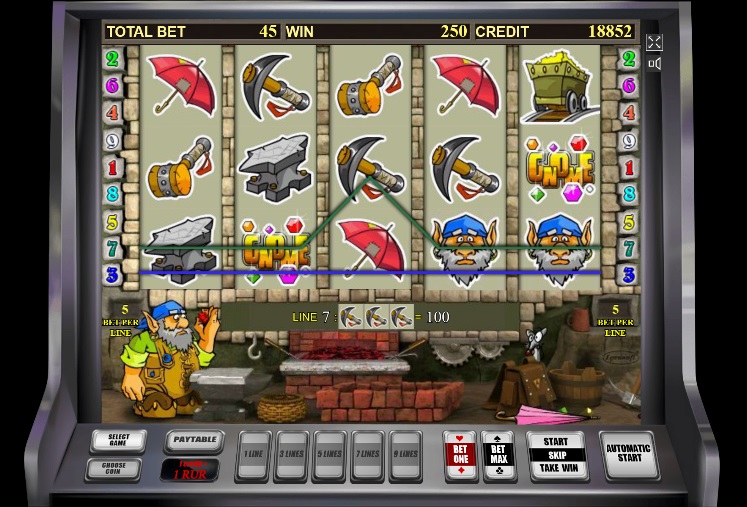The width and height of the screenshot is (747, 507).
Task: Place the maximum bet with Bet Max
Action: tap(498, 455)
